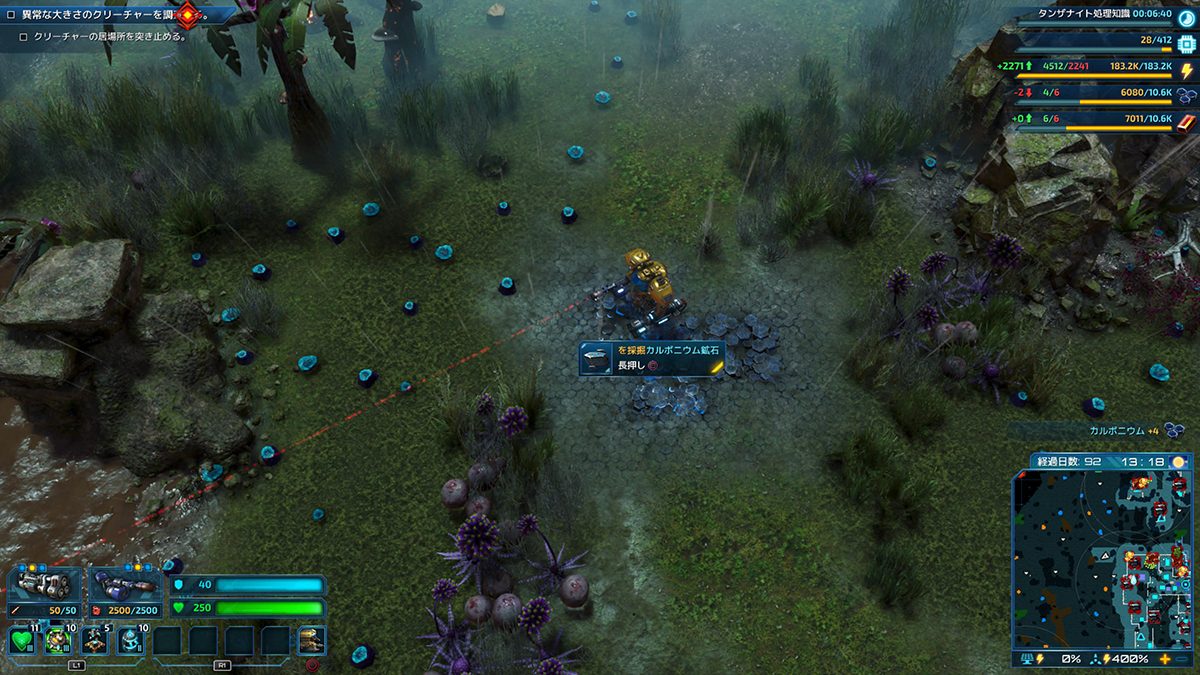Click the yellow mech icon in the hotbar
1200x675 pixels.
(x=311, y=640)
